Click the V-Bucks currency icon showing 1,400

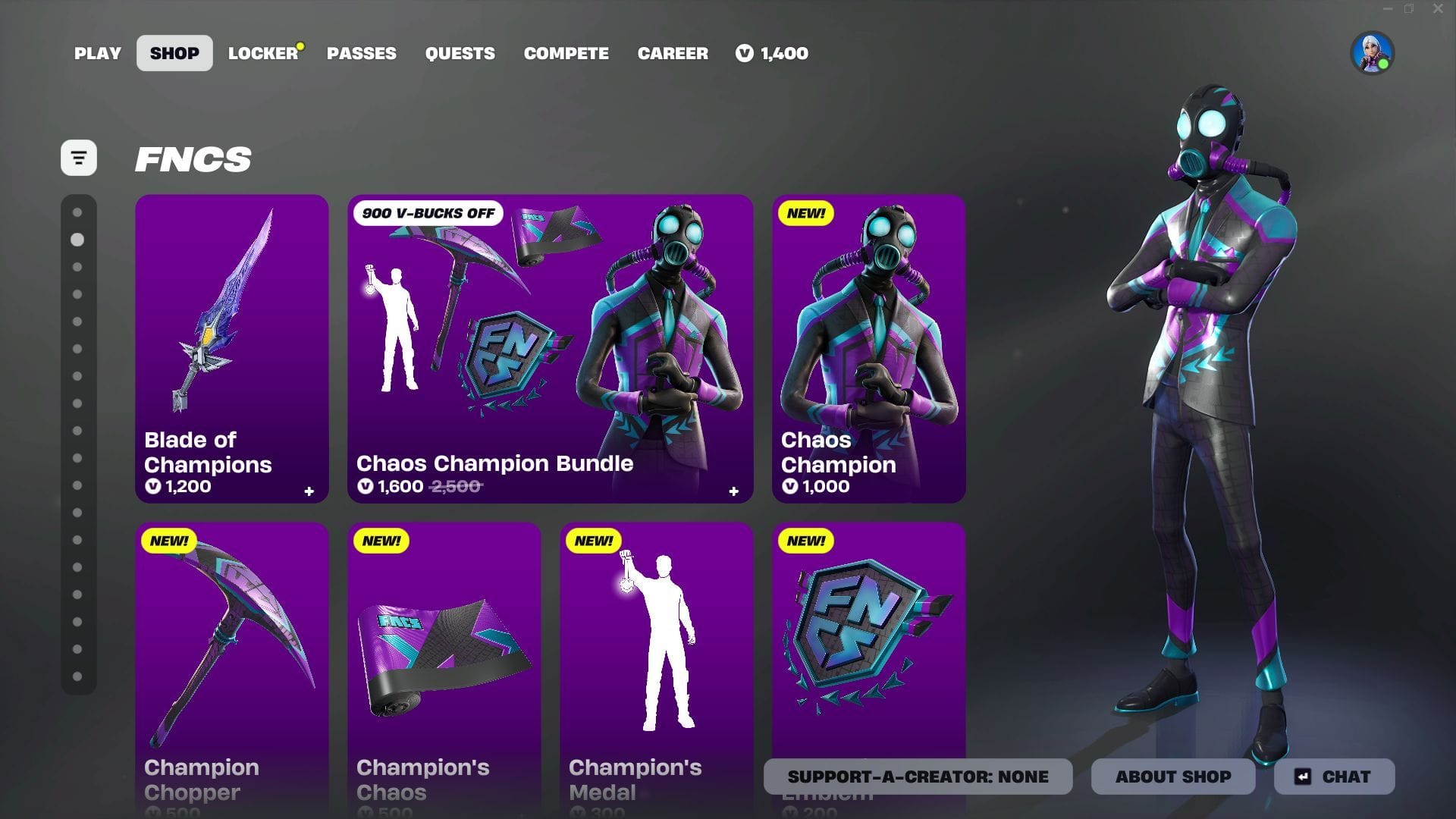pos(745,53)
